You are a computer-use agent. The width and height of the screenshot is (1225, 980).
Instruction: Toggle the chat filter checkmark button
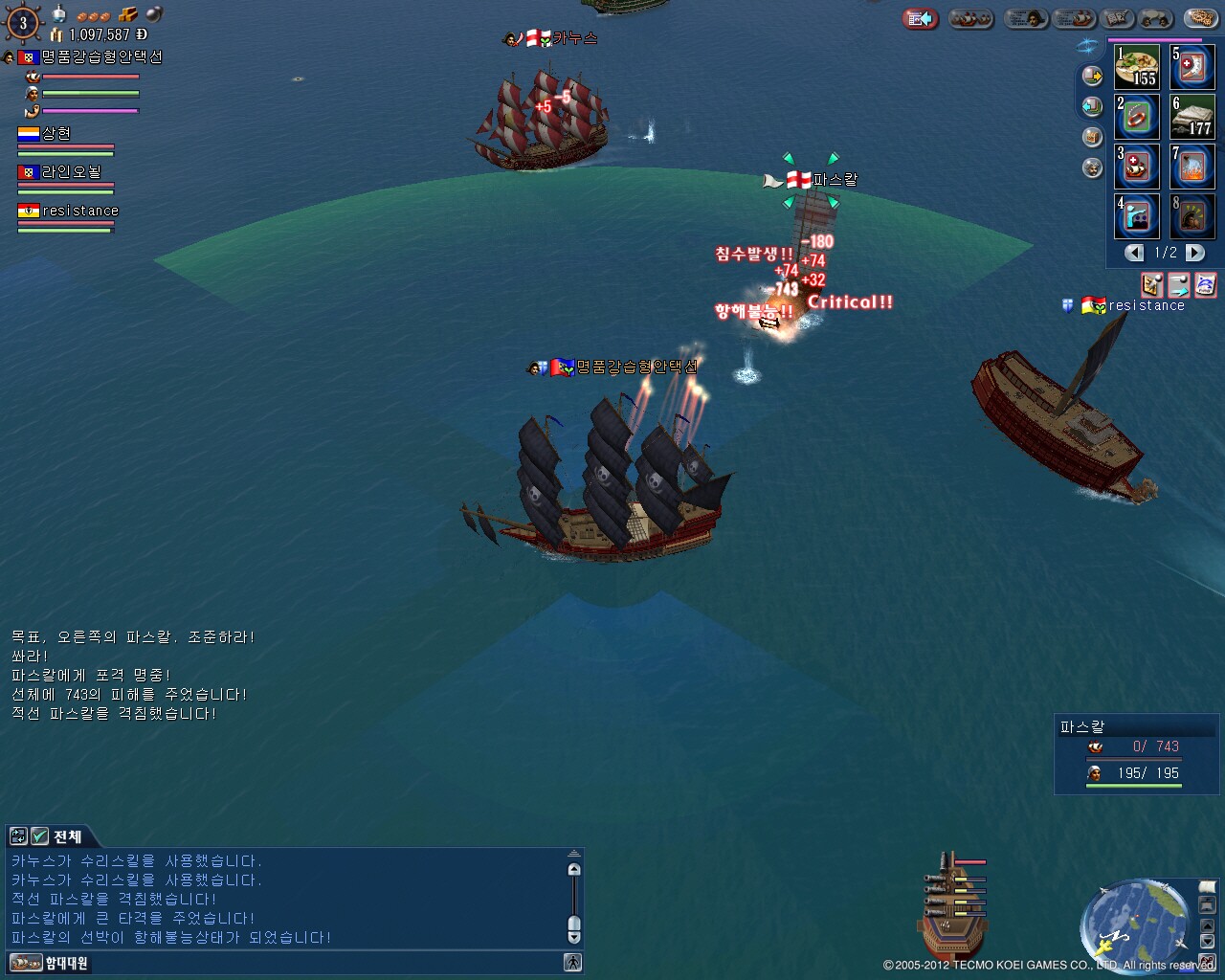coord(39,836)
